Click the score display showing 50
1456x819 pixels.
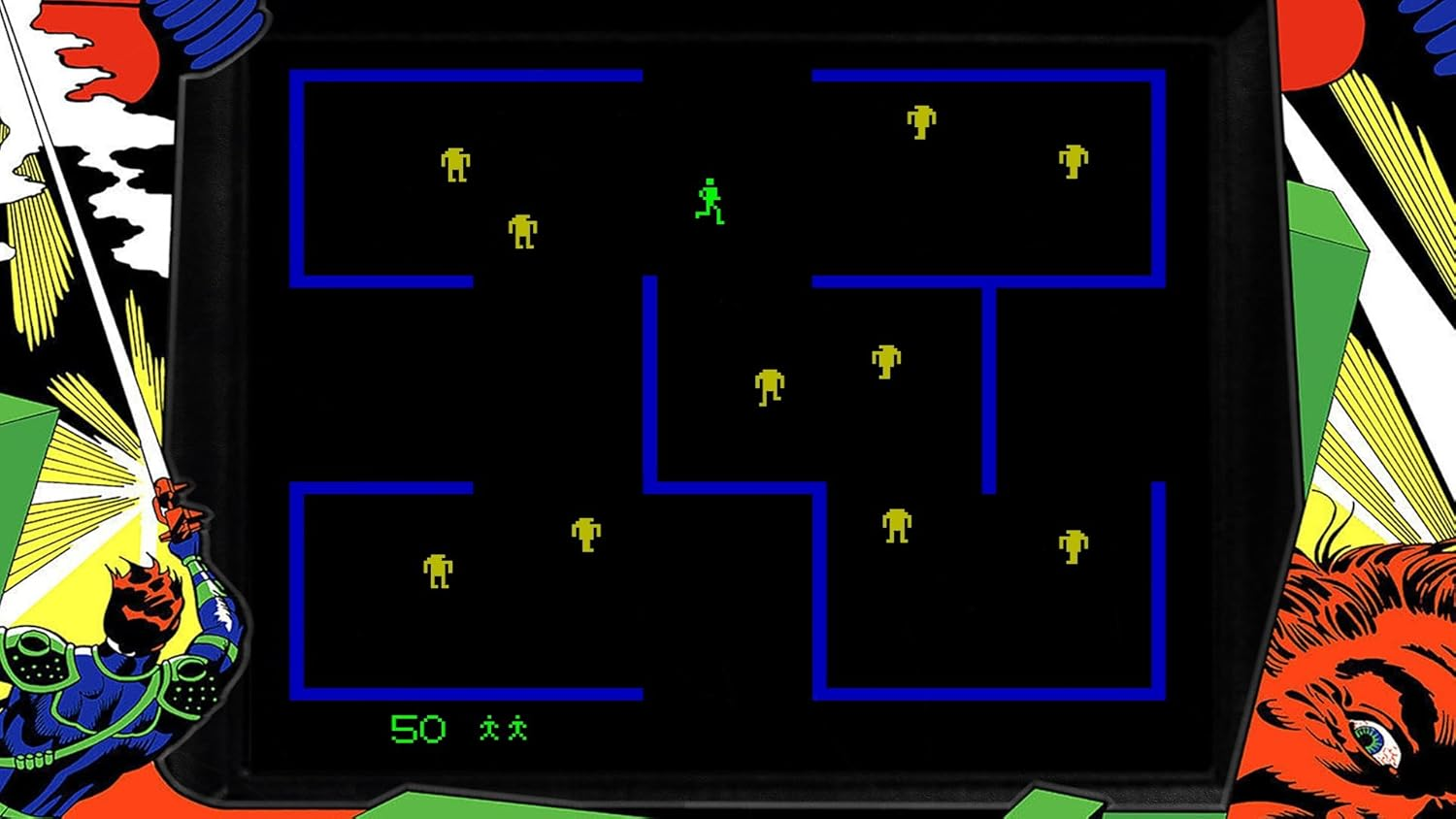[x=417, y=726]
